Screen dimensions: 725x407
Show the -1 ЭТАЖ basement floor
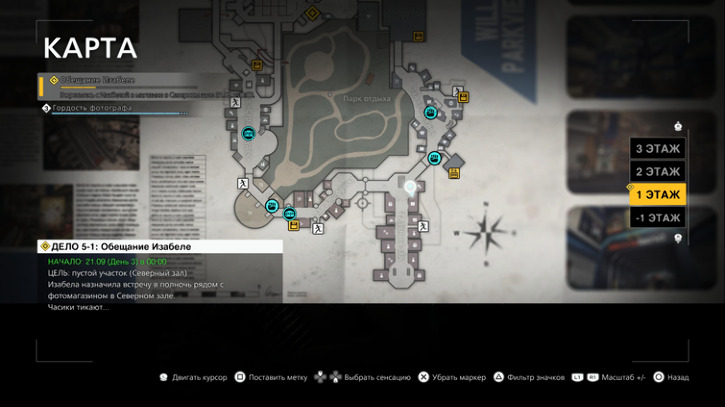click(657, 218)
